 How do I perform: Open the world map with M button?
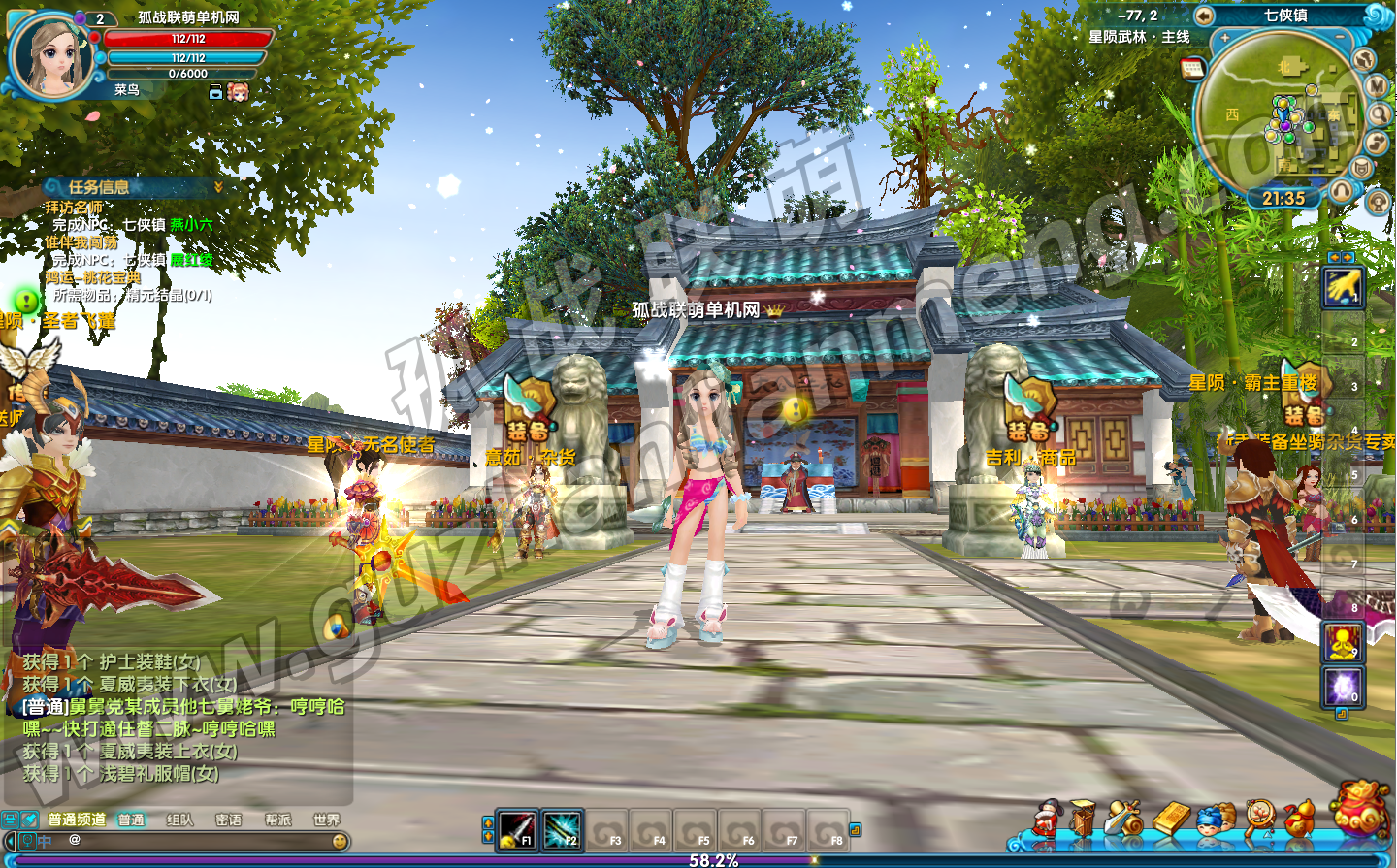point(1378,86)
